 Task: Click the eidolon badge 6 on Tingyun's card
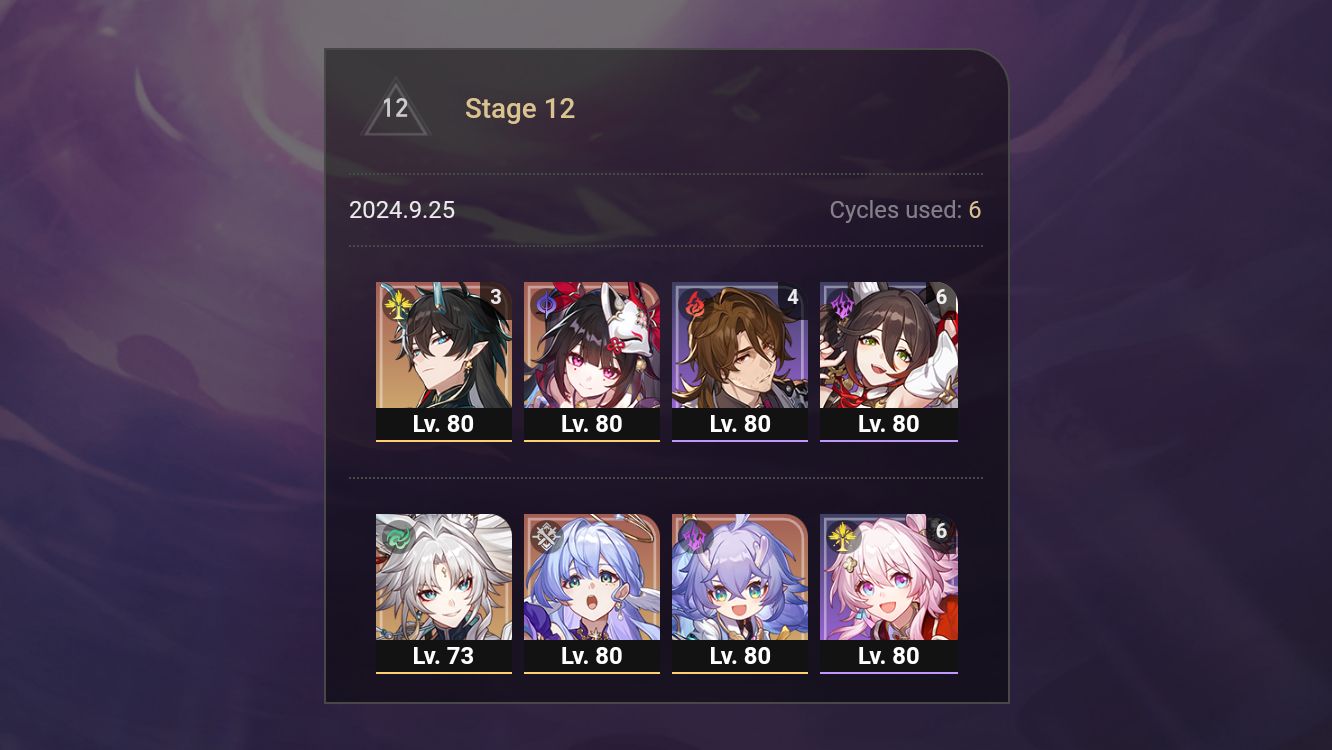tap(939, 296)
